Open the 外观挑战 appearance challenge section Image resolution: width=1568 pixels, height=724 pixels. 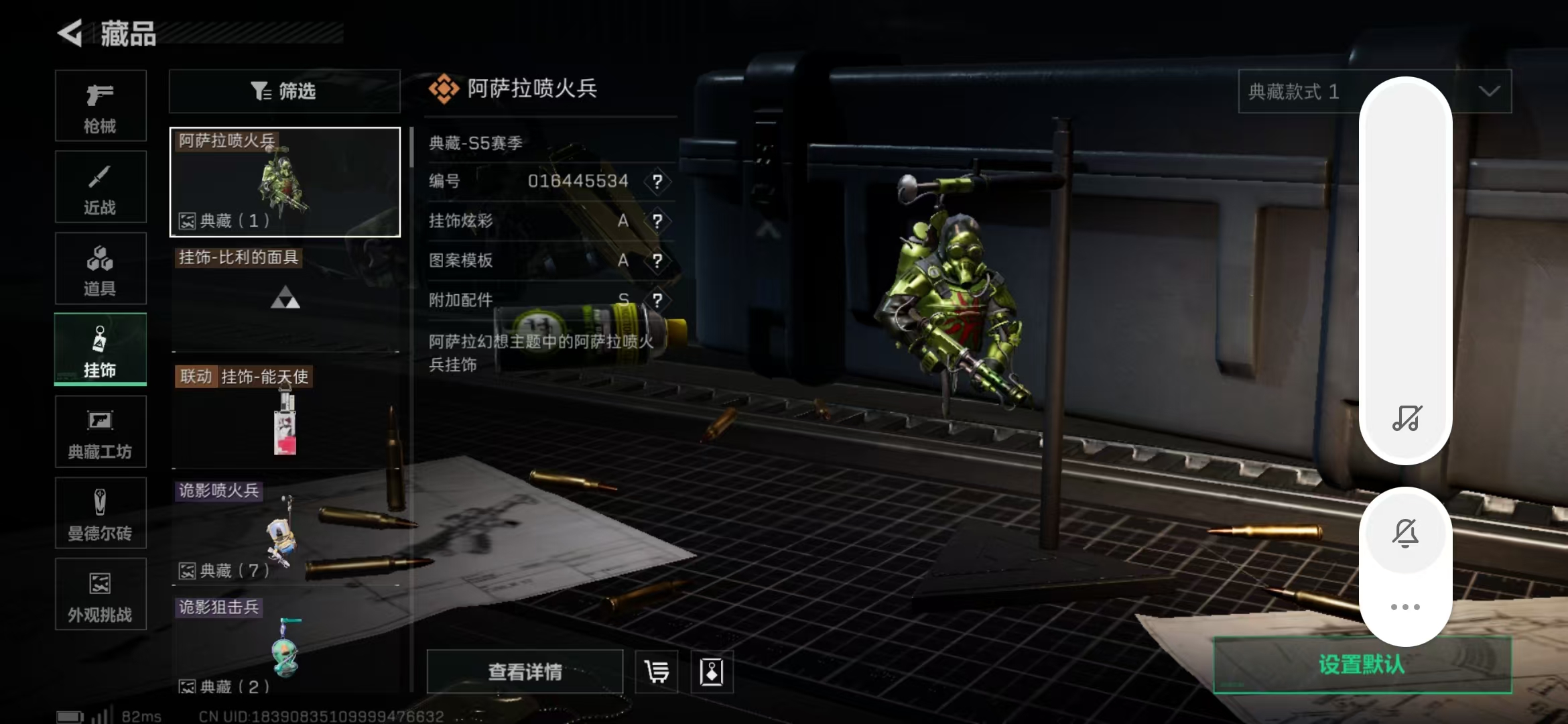[101, 595]
